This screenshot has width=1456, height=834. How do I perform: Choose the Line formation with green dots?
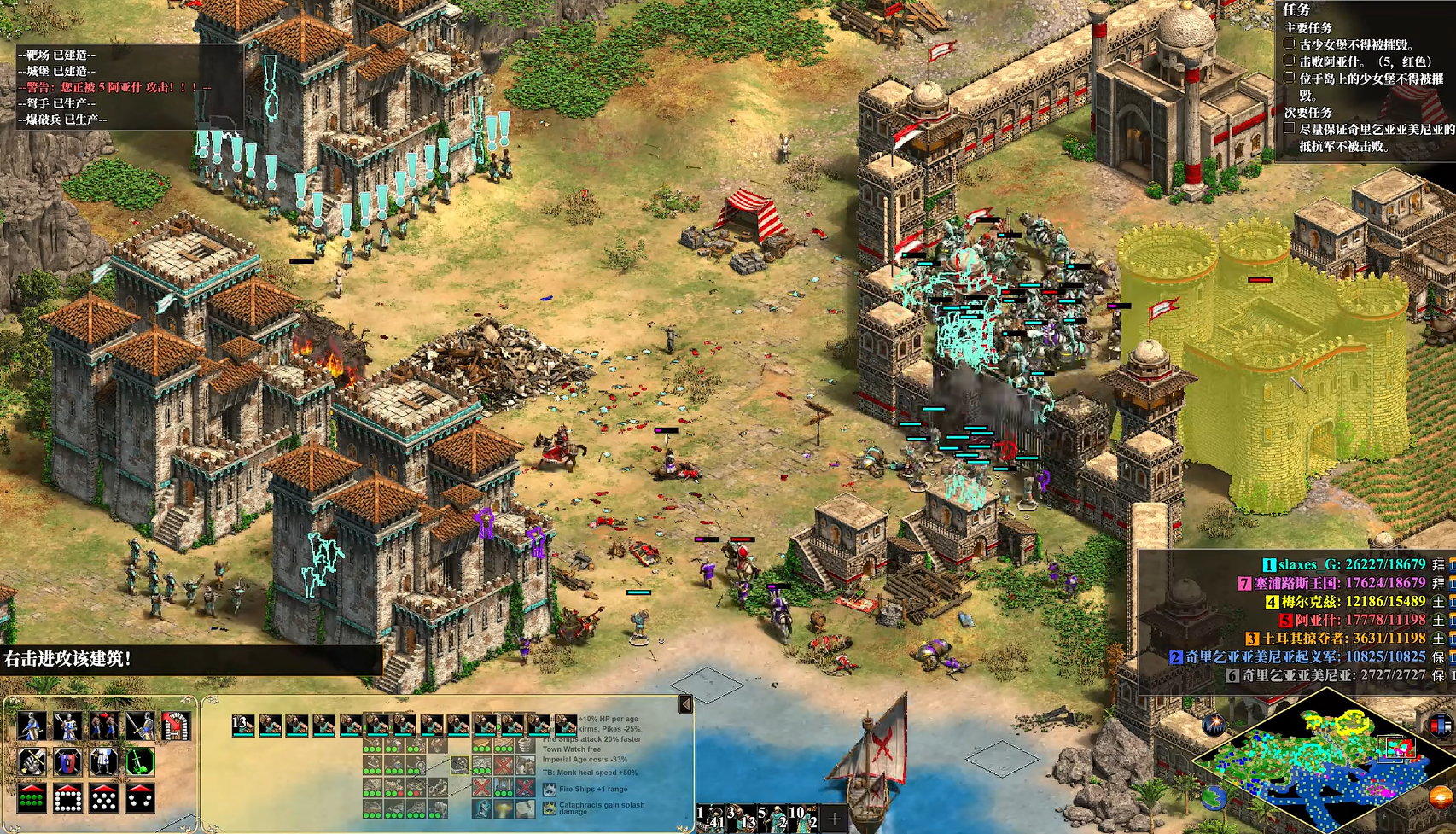(32, 798)
